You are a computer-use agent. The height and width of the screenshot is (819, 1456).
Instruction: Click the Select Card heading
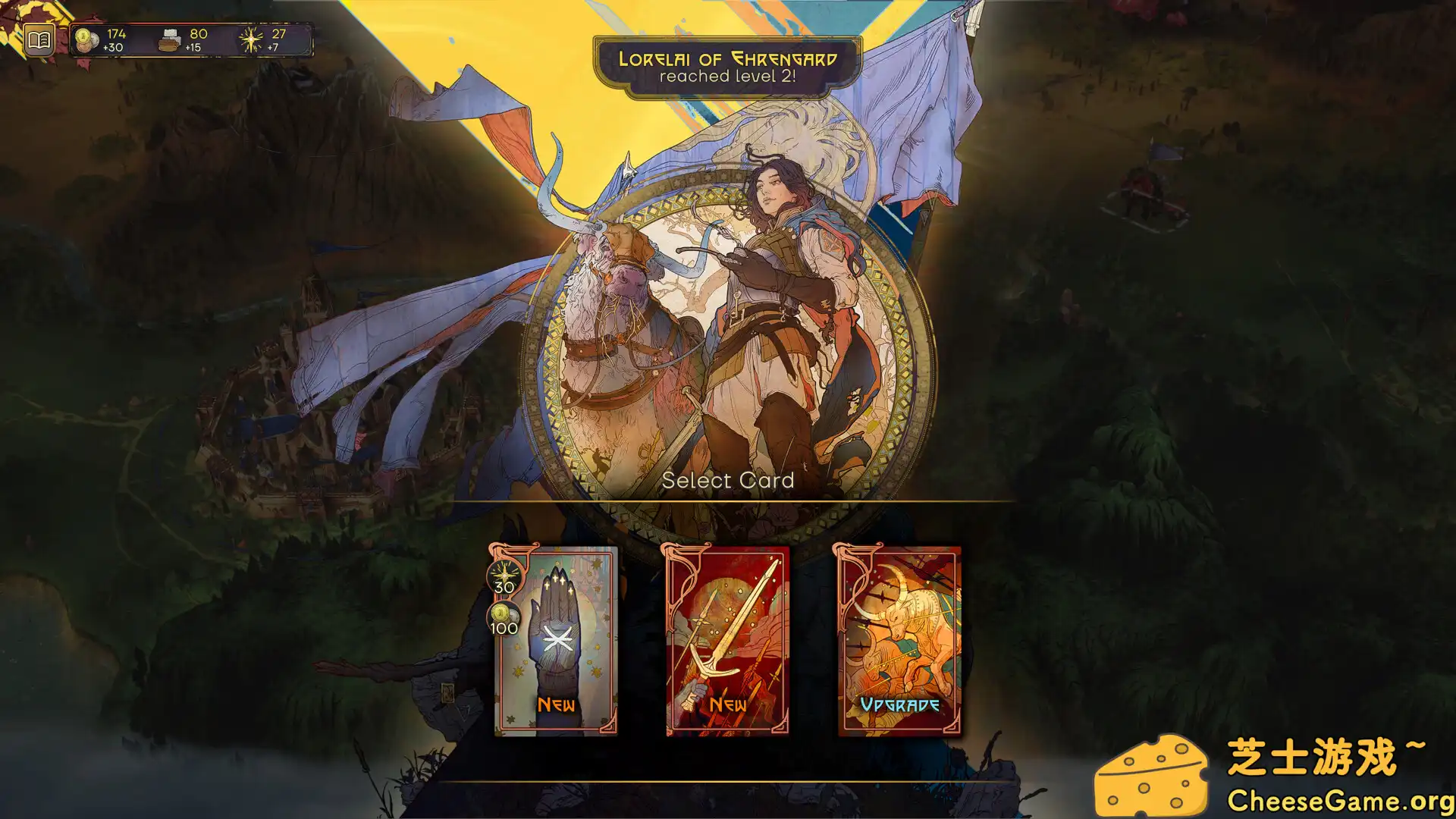pyautogui.click(x=729, y=480)
